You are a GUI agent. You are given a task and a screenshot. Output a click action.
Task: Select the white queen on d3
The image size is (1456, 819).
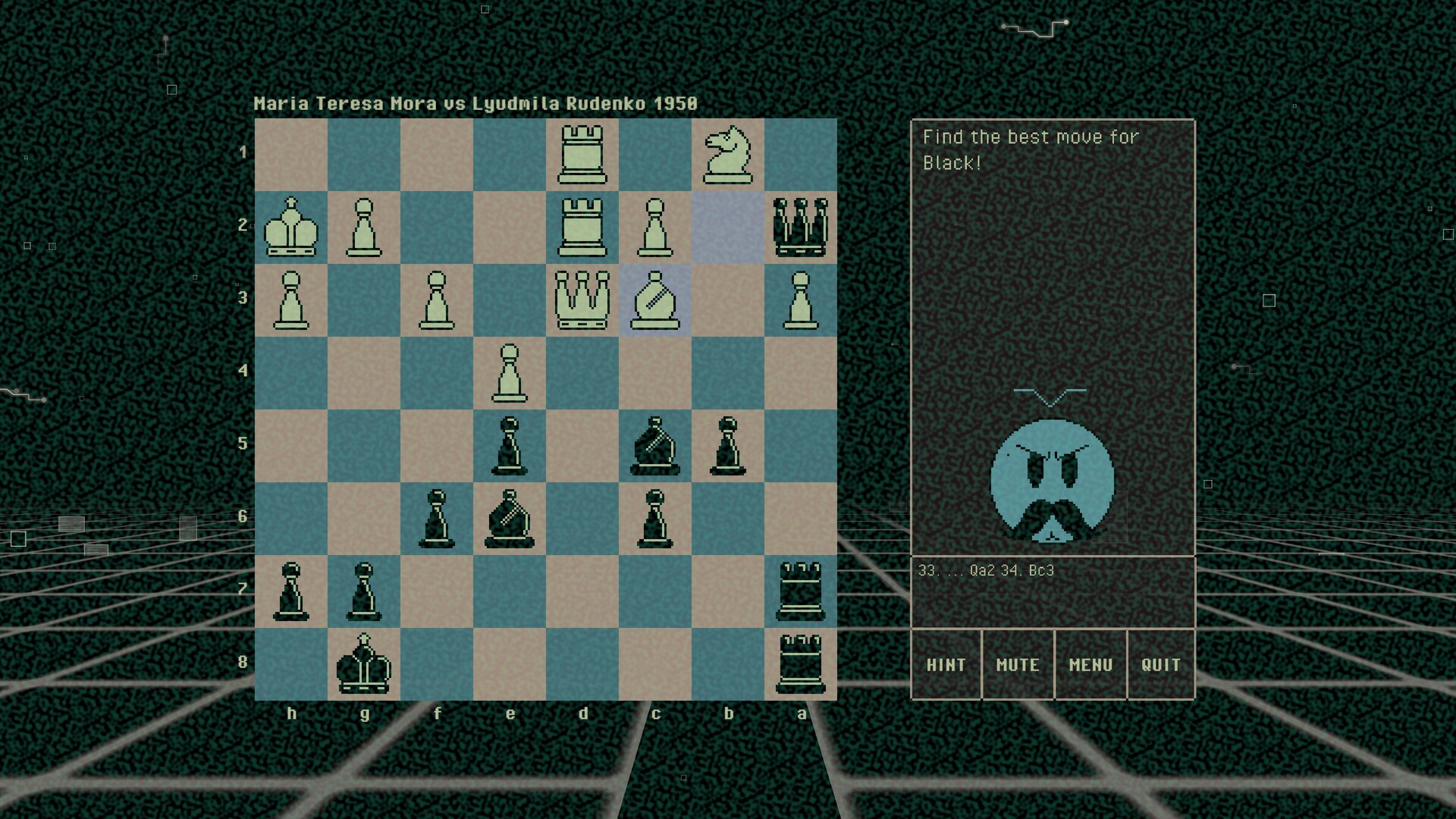coord(583,298)
